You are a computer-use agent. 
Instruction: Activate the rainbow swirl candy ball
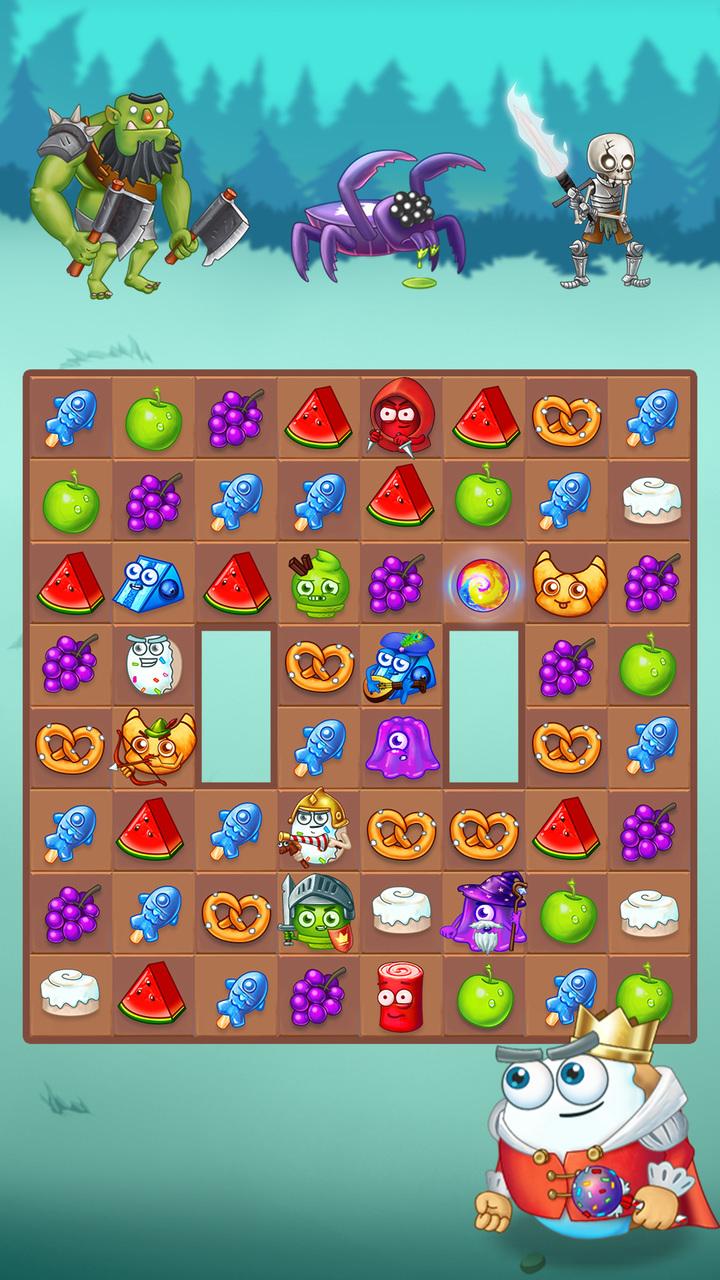pyautogui.click(x=484, y=582)
